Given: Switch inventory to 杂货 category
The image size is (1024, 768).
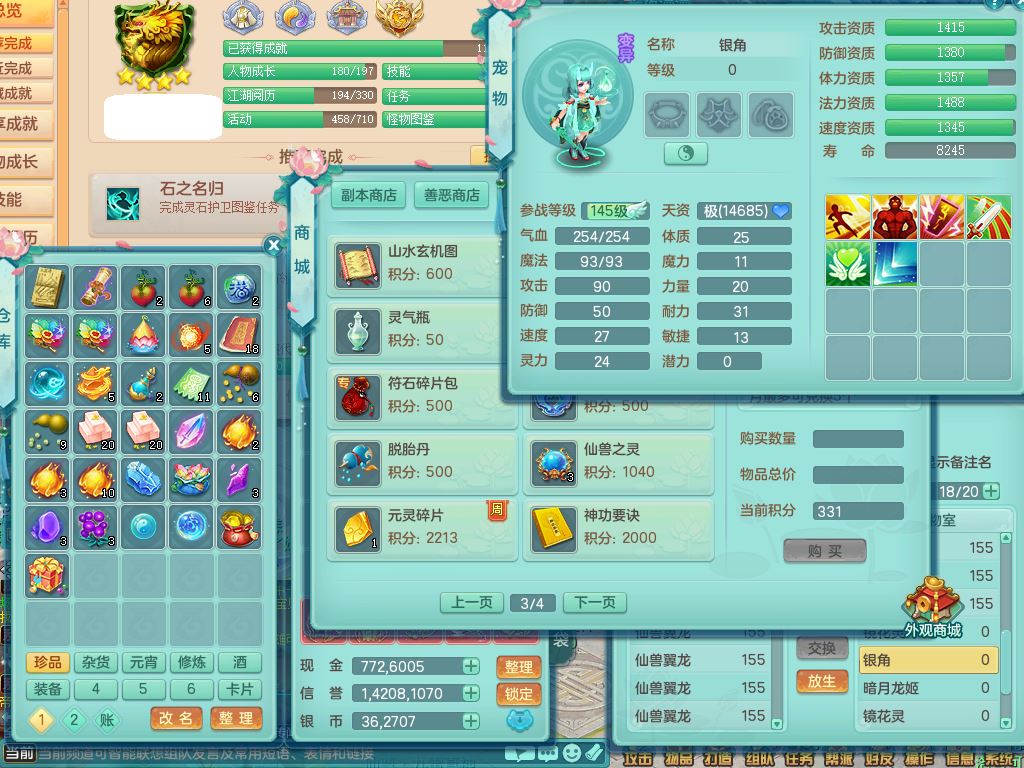Looking at the screenshot, I should pyautogui.click(x=96, y=662).
